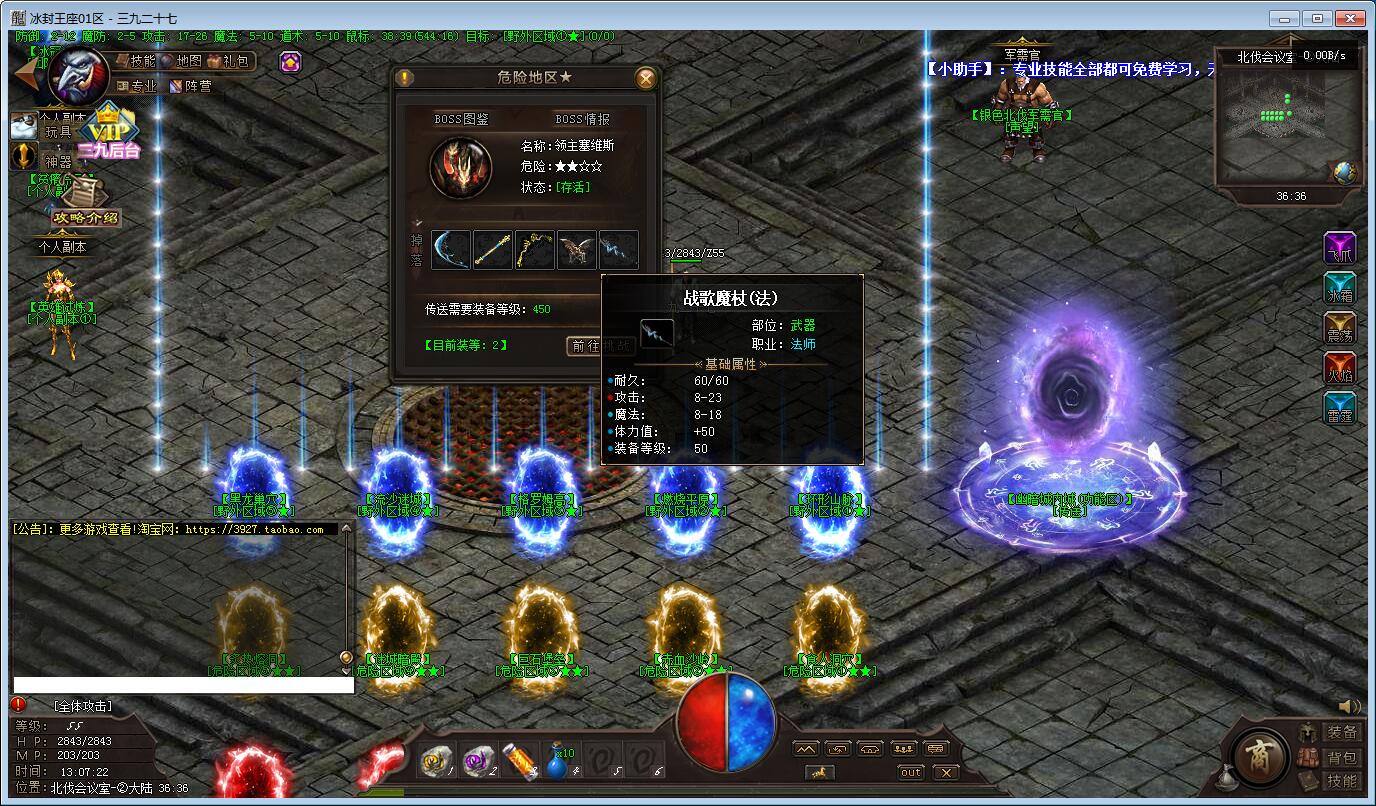This screenshot has width=1376, height=806.
Task: Click the globe icon on the minimap
Action: coord(1344,172)
